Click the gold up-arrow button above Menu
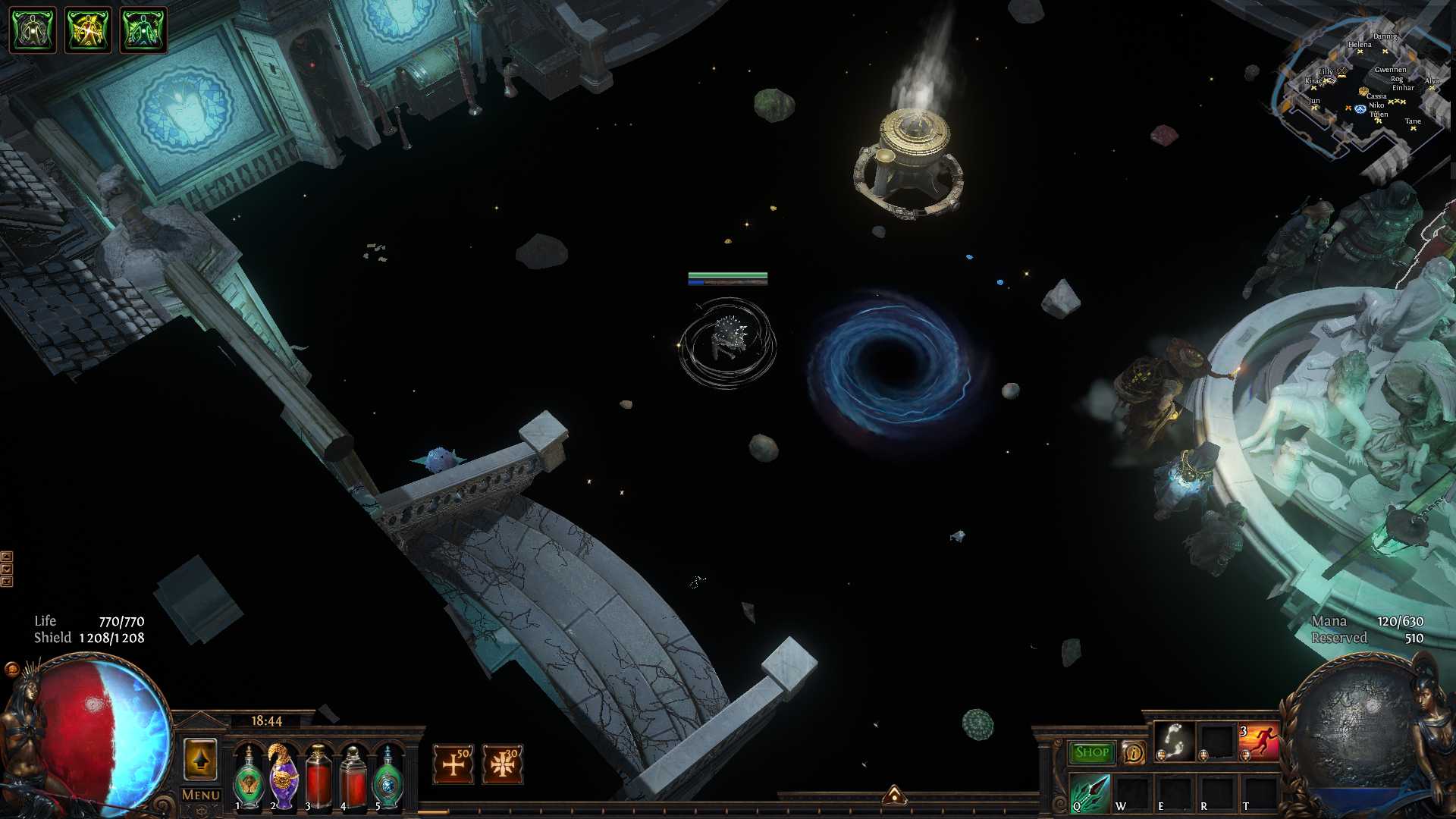1456x819 pixels. coord(201,759)
